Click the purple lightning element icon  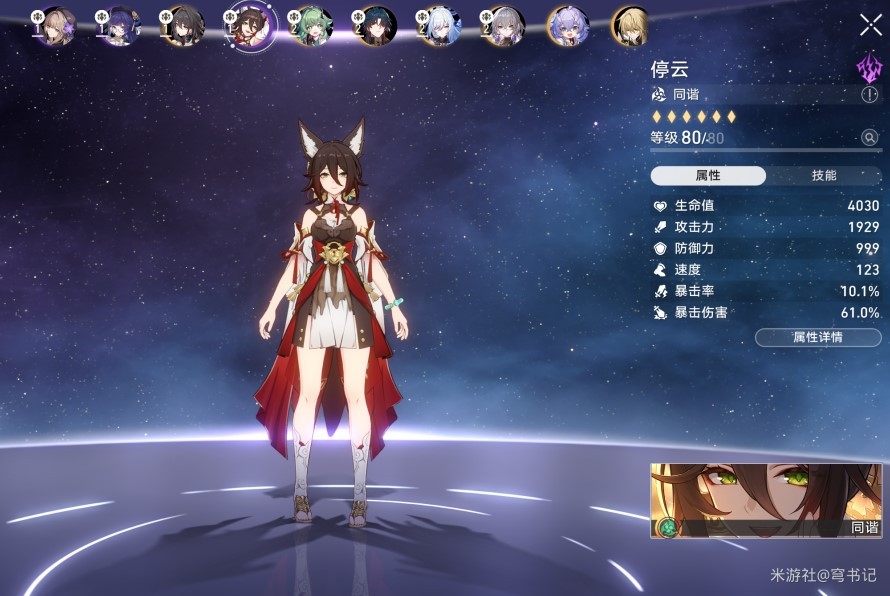[868, 68]
